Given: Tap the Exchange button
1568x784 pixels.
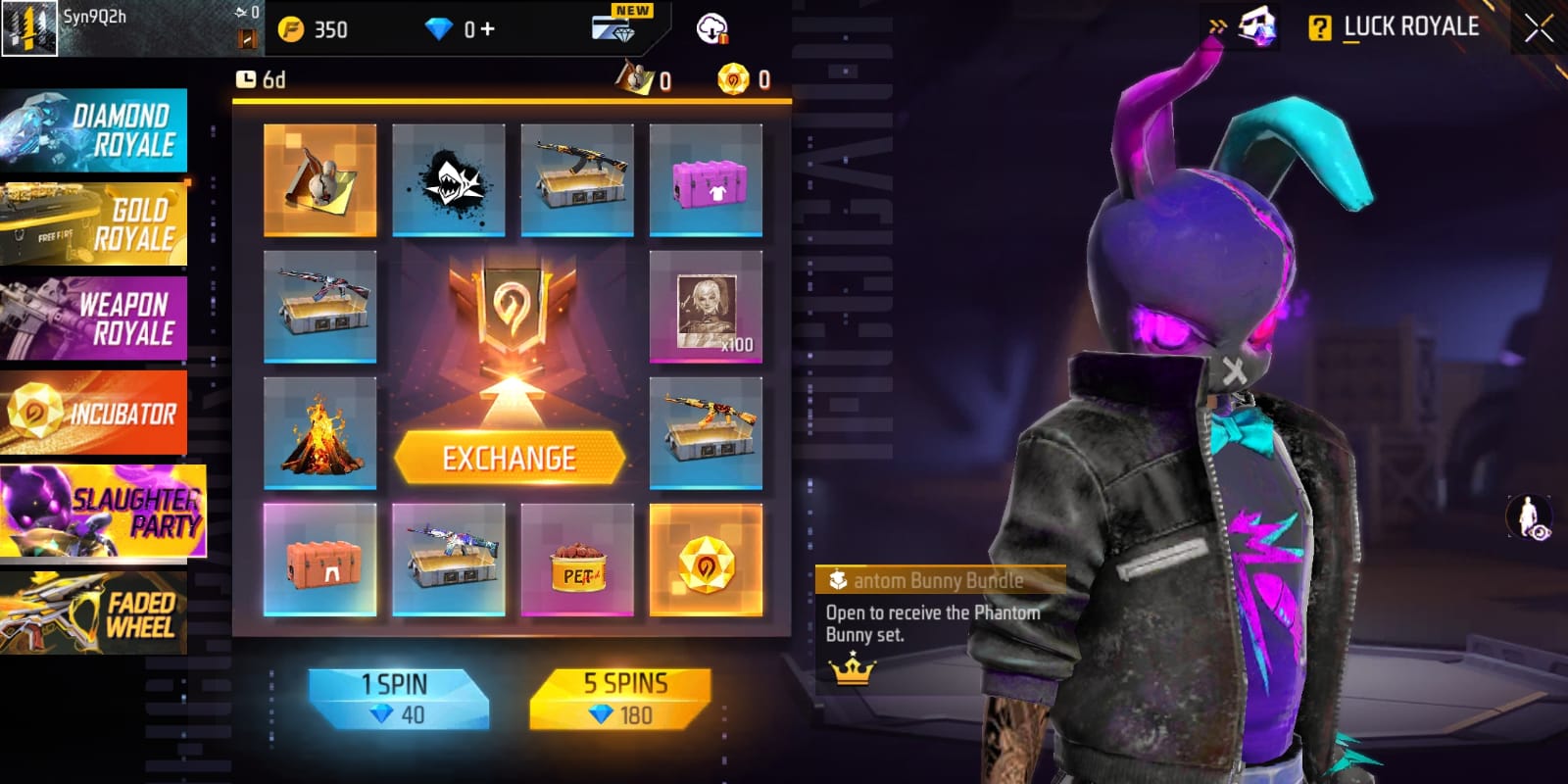Looking at the screenshot, I should click(510, 458).
